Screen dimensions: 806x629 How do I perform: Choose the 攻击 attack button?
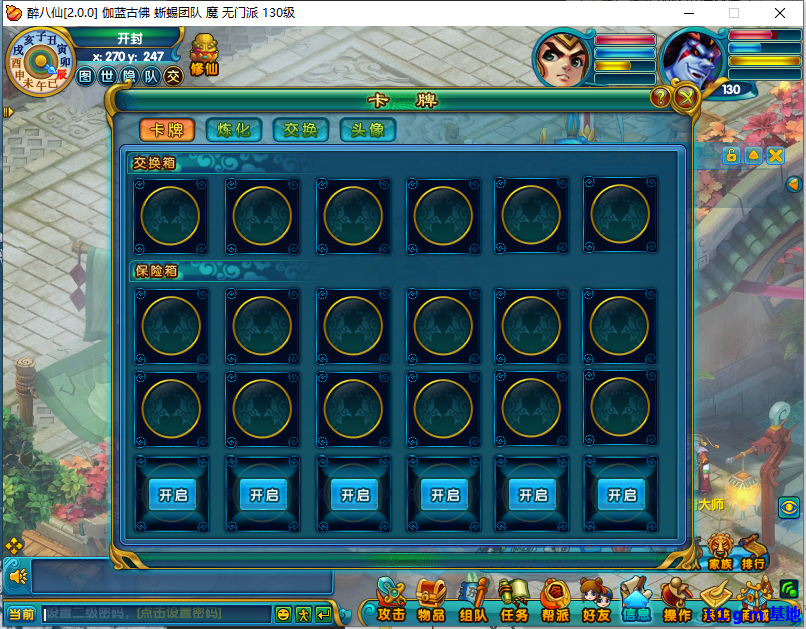point(390,602)
